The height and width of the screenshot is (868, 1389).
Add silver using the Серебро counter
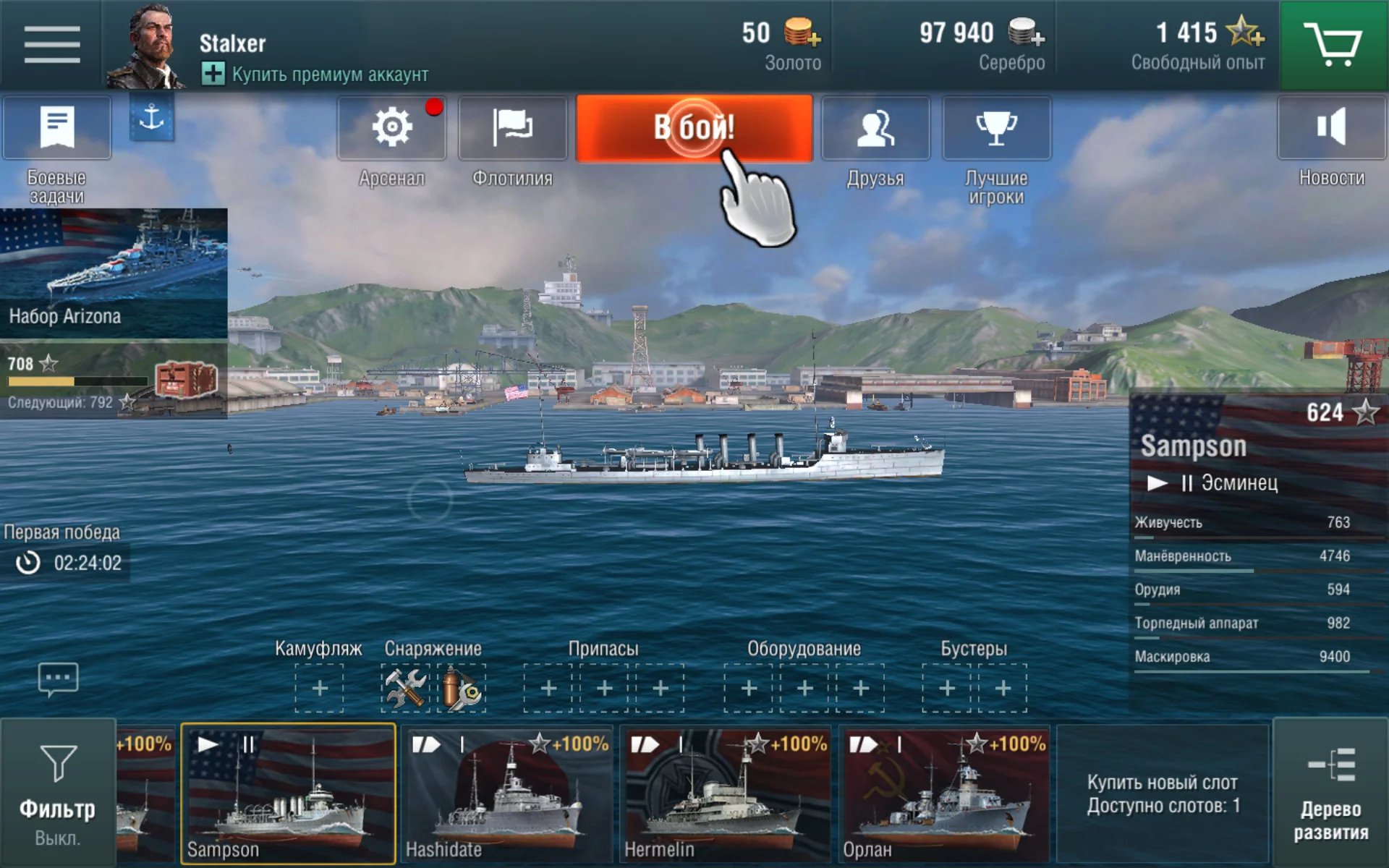[x=1027, y=33]
